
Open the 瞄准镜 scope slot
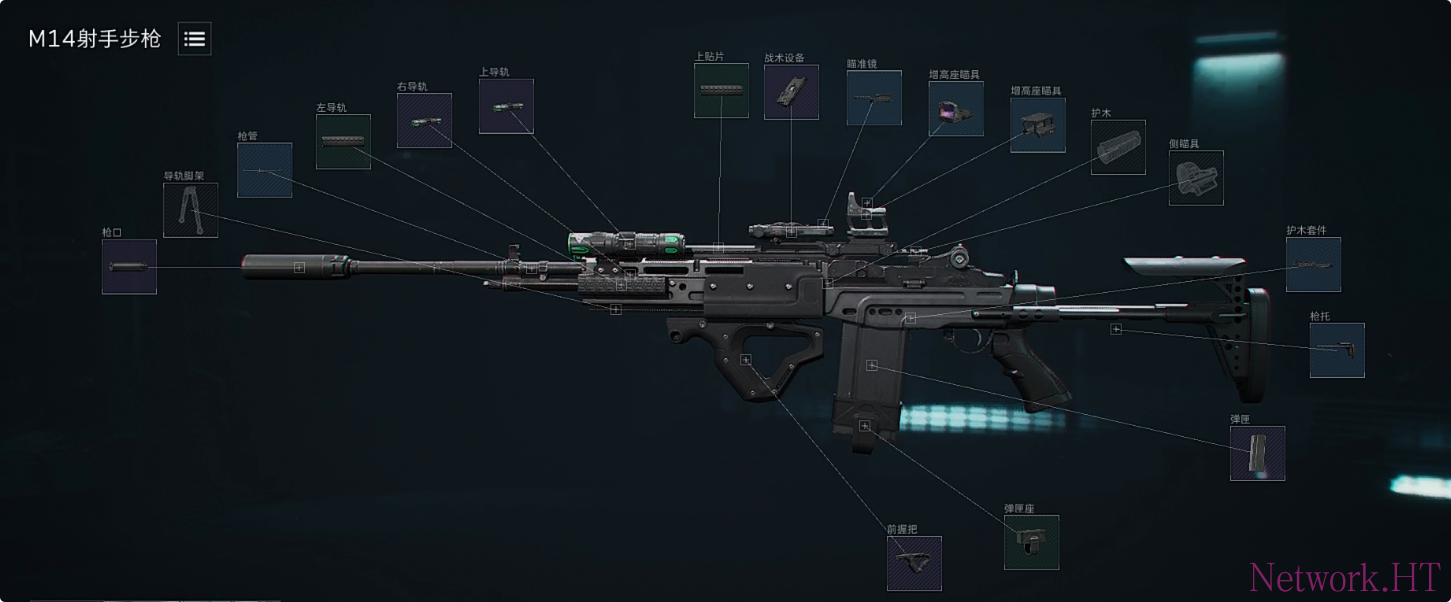[874, 97]
